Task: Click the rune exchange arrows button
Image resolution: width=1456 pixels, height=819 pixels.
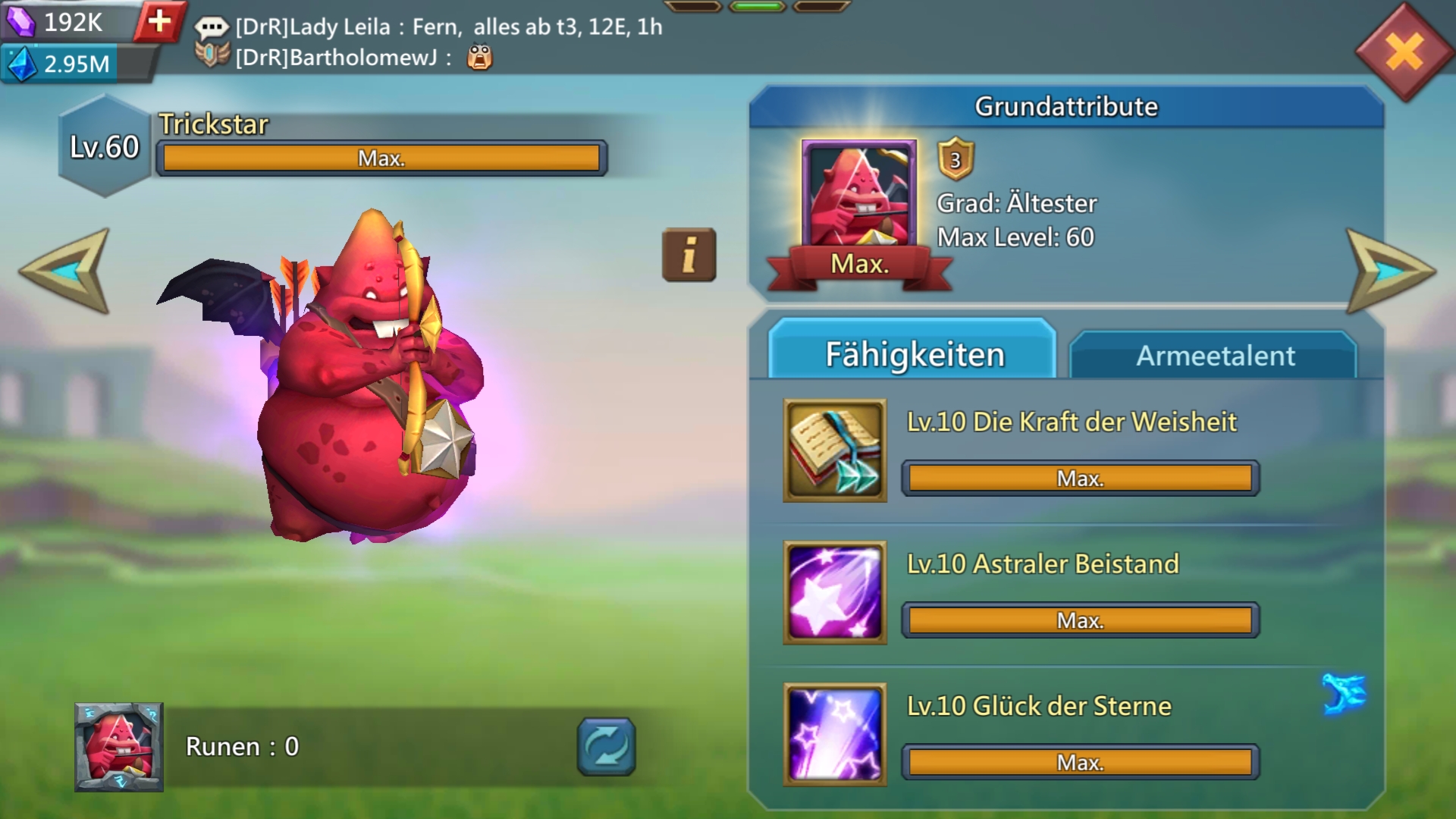Action: coord(606,747)
